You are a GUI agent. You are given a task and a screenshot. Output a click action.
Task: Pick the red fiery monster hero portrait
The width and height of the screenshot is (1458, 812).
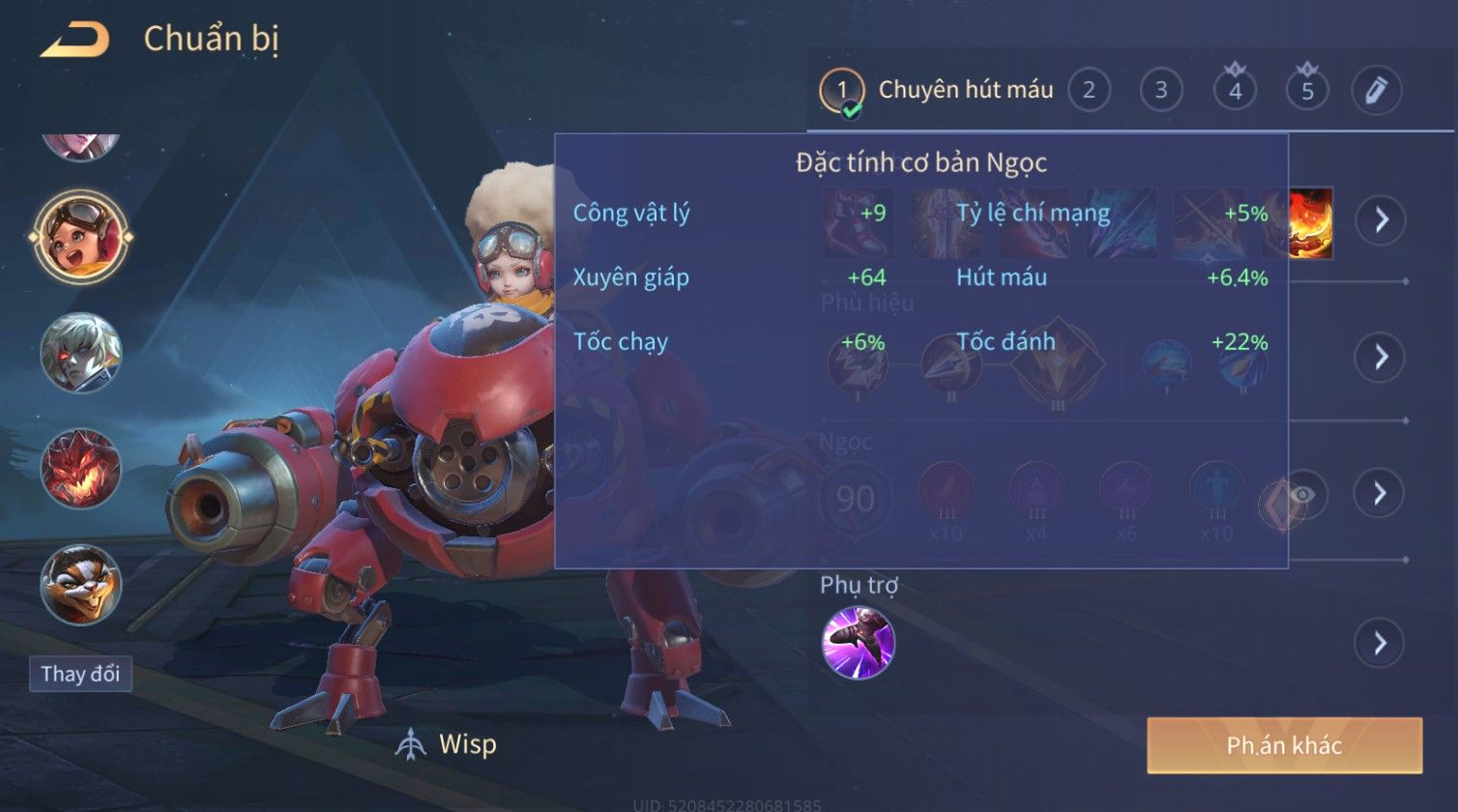(x=81, y=469)
